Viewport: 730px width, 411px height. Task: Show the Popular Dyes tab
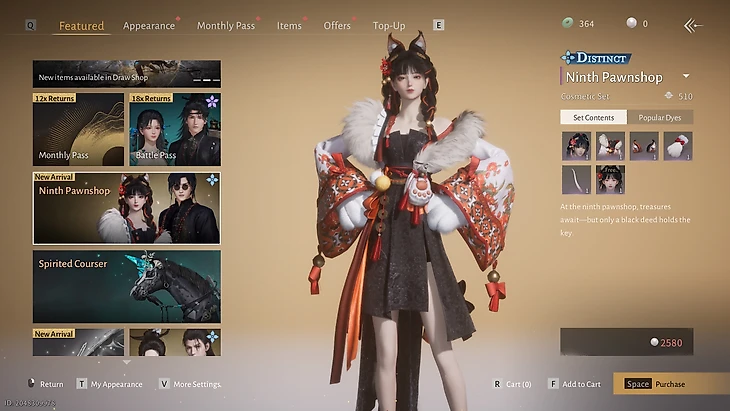[660, 118]
